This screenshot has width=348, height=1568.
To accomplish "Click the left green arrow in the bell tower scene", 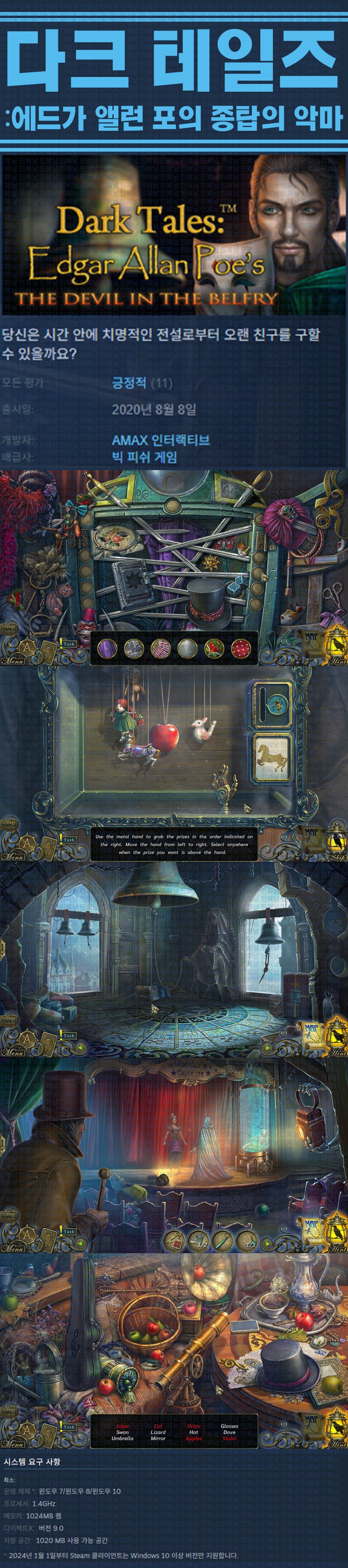I will tap(79, 1047).
